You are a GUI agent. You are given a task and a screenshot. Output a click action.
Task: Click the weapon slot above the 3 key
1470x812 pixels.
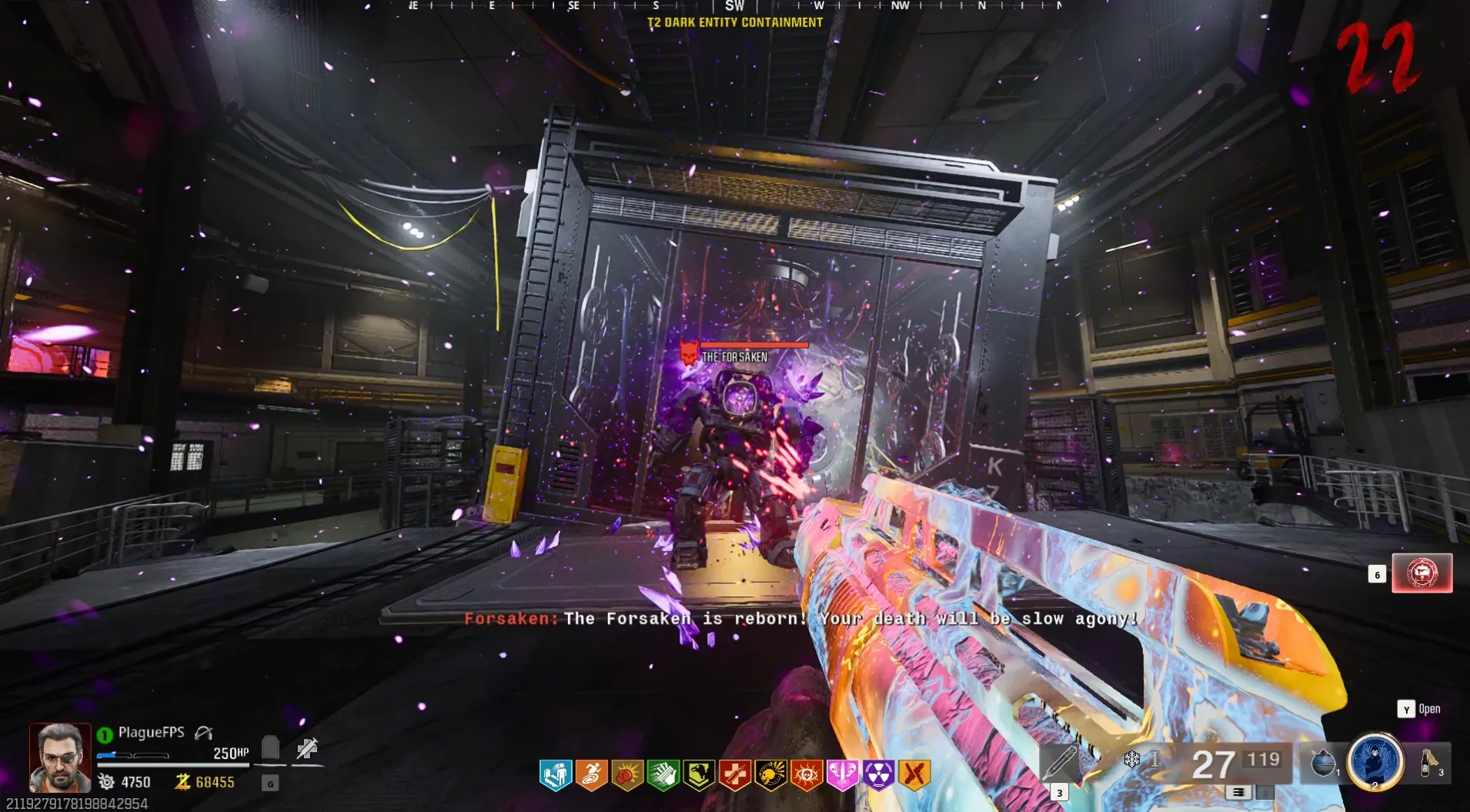1060,764
